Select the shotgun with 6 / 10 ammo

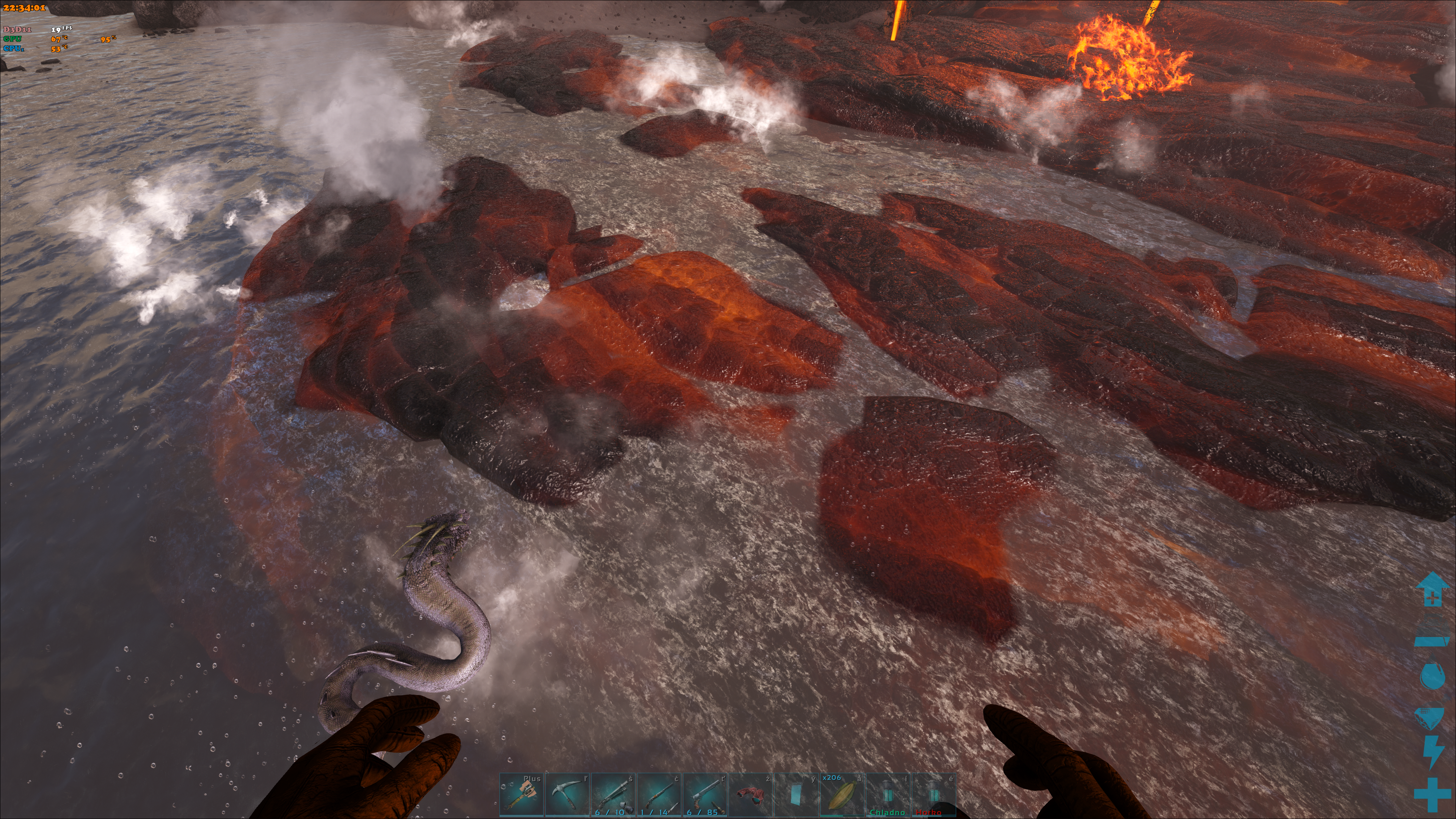coord(613,795)
